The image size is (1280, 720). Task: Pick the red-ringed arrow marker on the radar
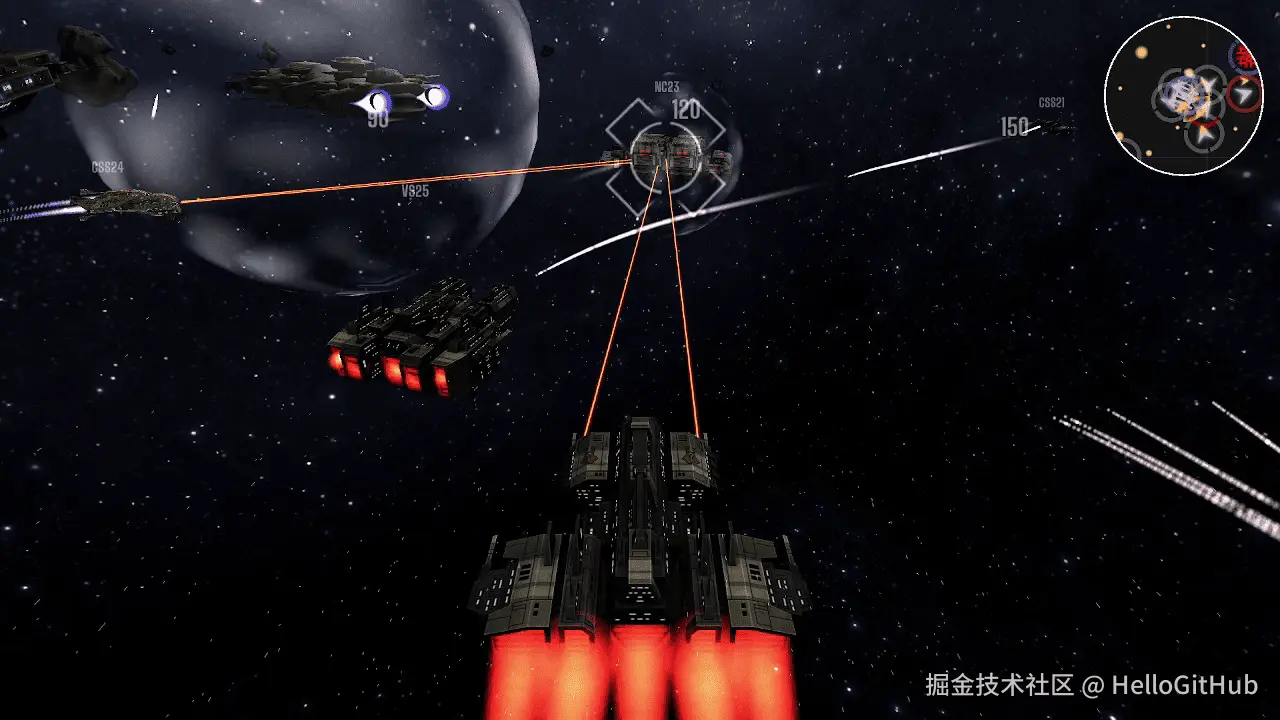[1244, 95]
